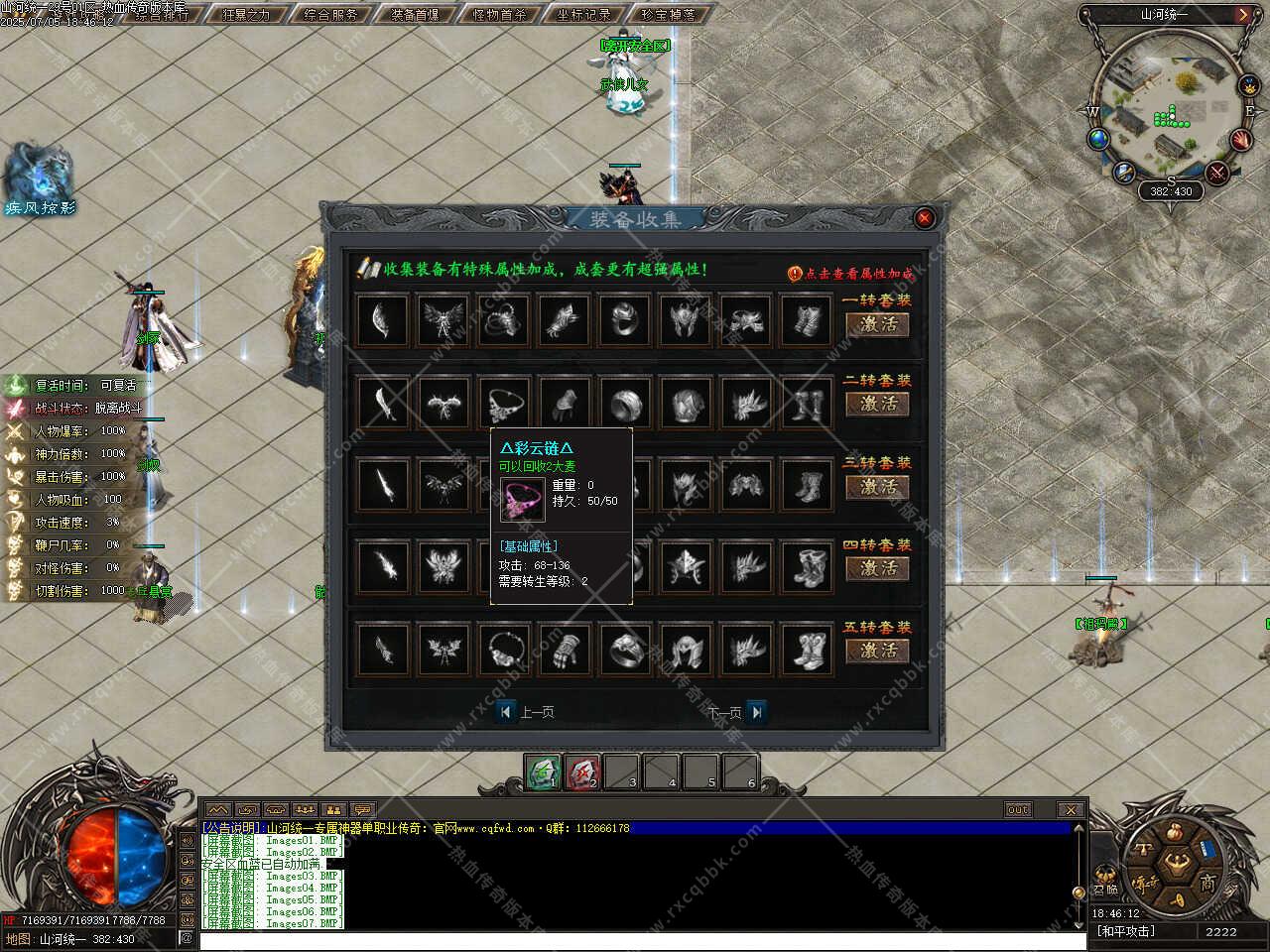This screenshot has width=1270, height=952.
Task: Open the 综合服务 menu
Action: pos(330,15)
